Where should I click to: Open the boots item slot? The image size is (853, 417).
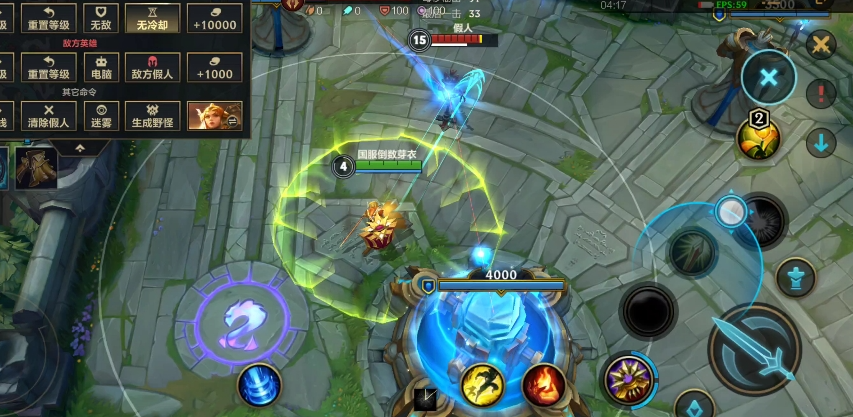[x=38, y=167]
